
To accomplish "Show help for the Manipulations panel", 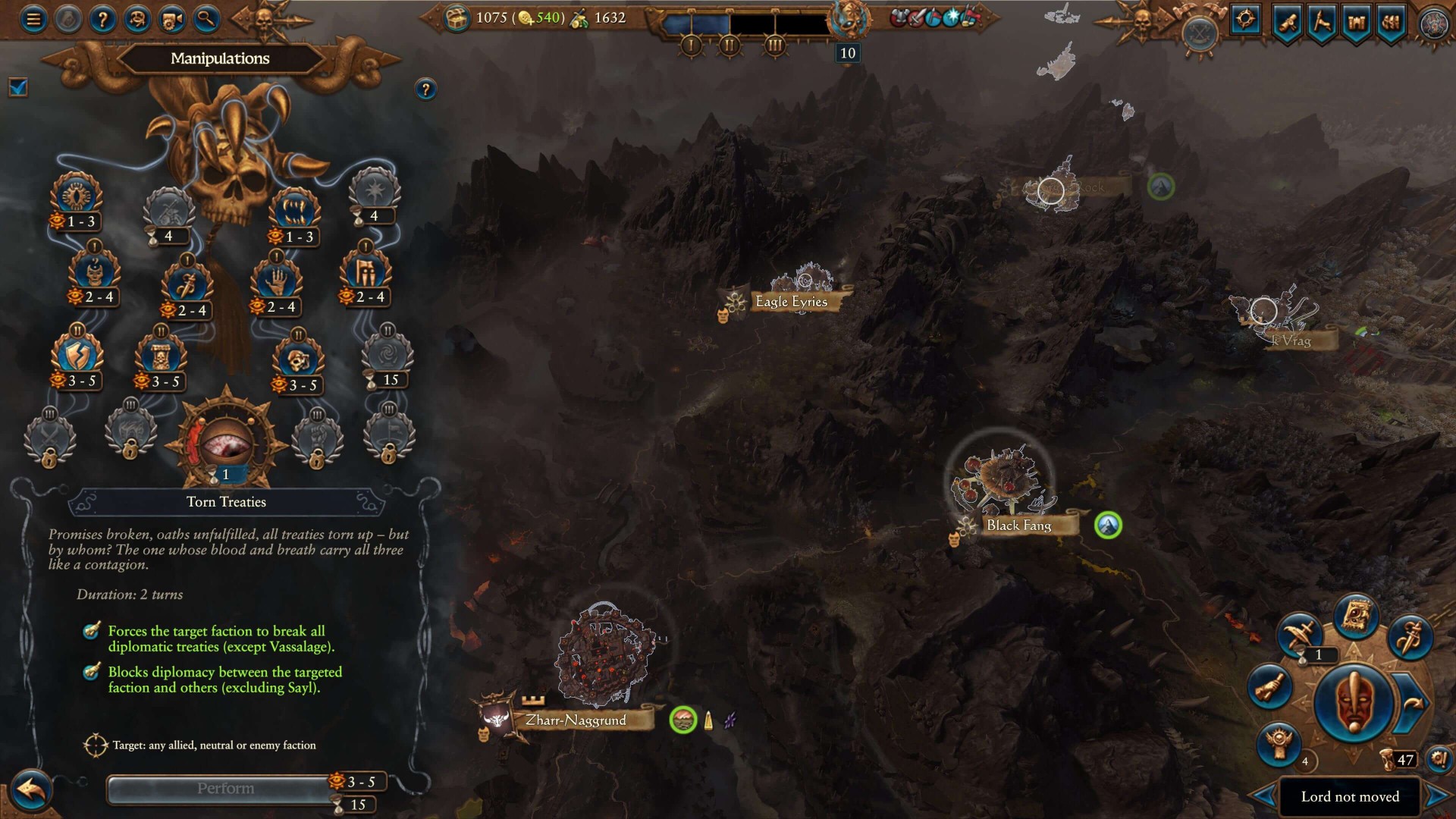I will tap(425, 89).
